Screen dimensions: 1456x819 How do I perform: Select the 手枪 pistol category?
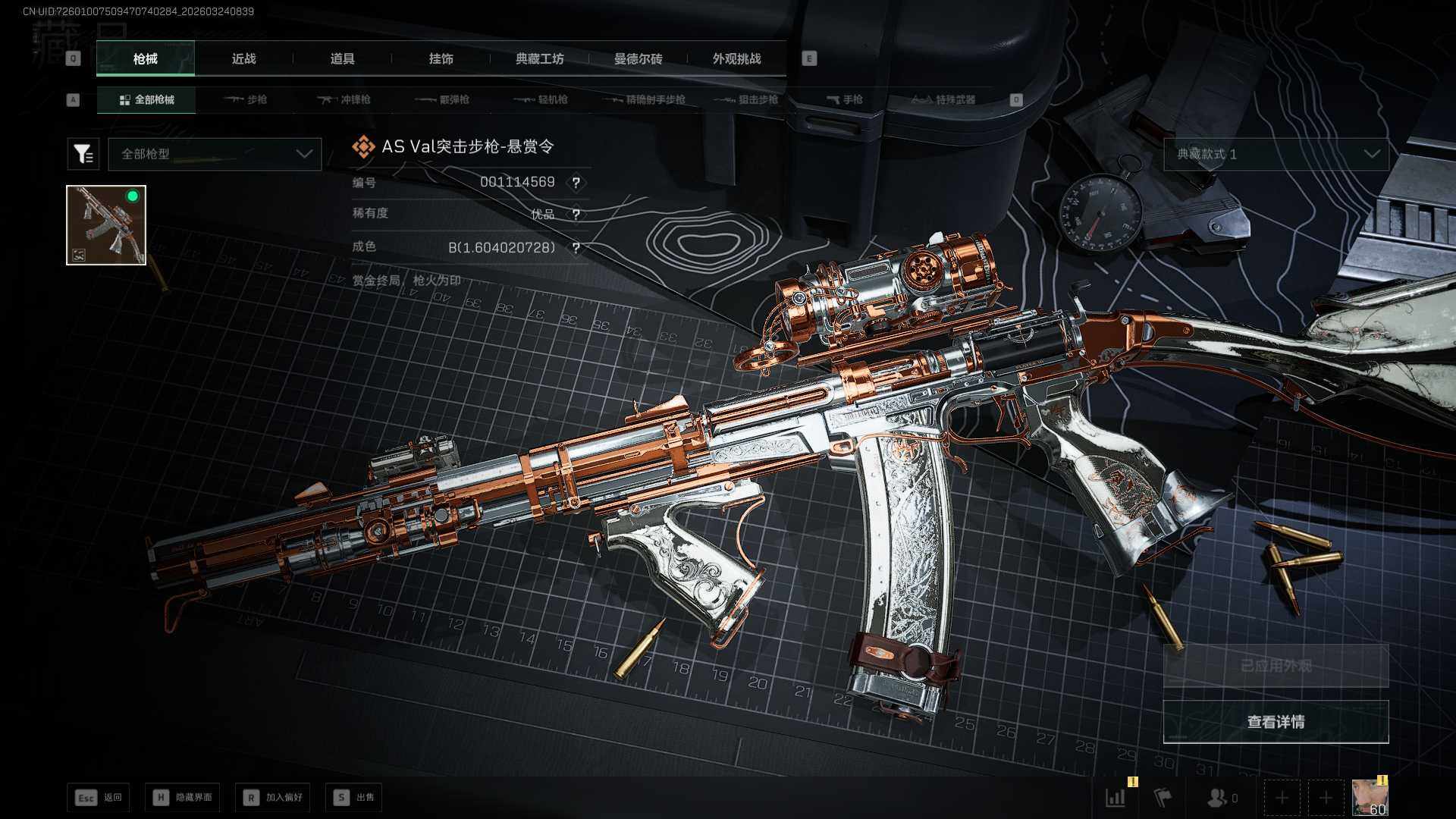(x=844, y=99)
